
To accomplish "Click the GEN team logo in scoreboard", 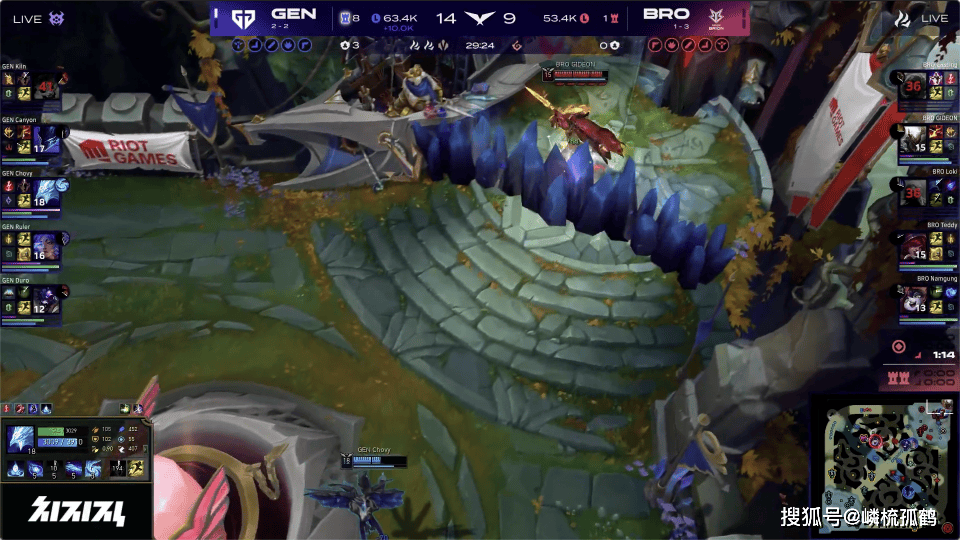I will tap(243, 18).
